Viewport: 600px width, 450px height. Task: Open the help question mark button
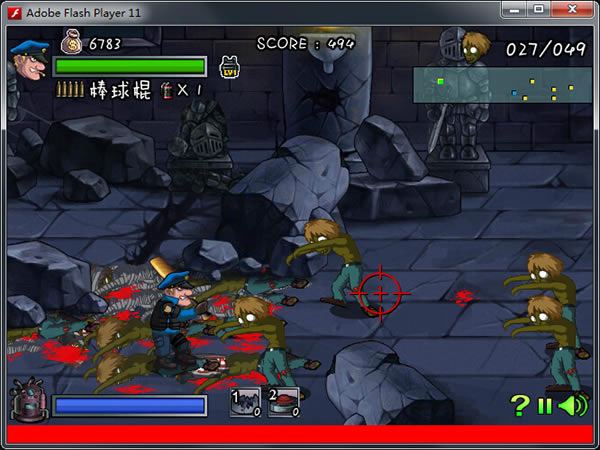coord(519,405)
